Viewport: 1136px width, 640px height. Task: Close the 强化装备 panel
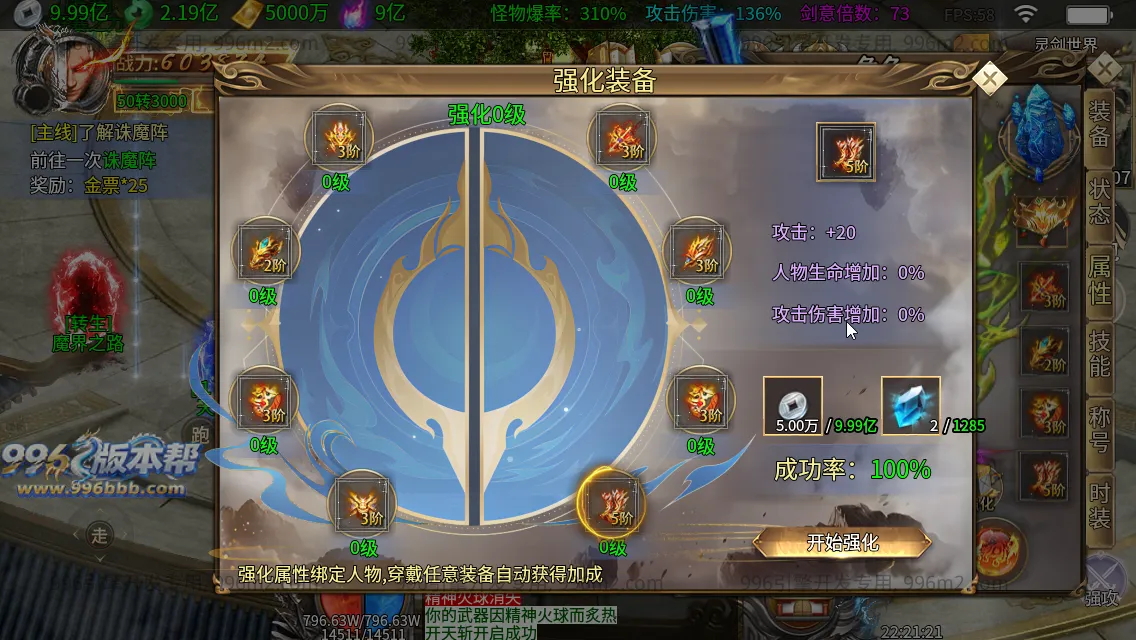[x=989, y=79]
